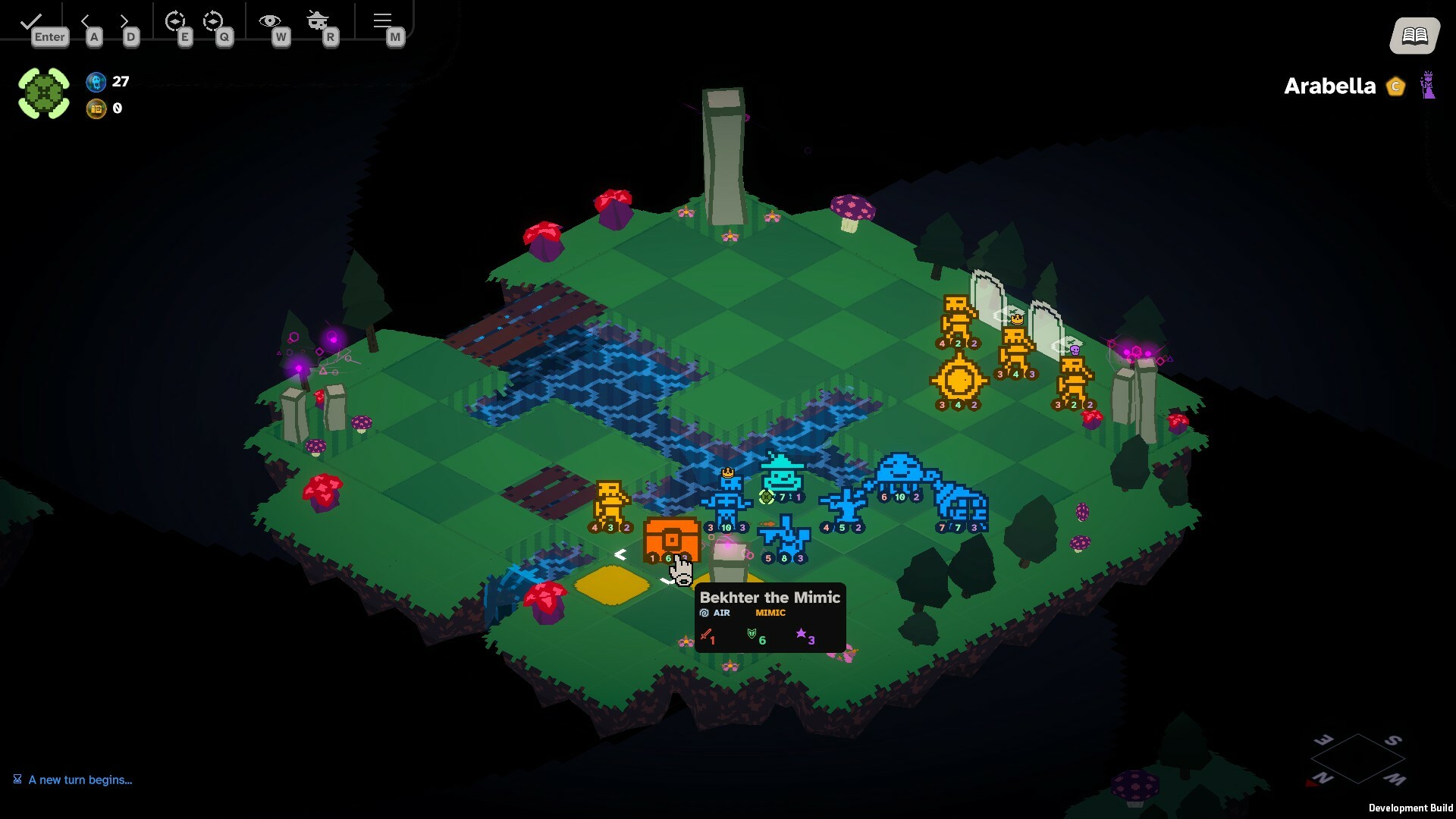Viewport: 1456px width, 819px height.
Task: Click Arabella's purple wizard portrait
Action: click(1429, 86)
